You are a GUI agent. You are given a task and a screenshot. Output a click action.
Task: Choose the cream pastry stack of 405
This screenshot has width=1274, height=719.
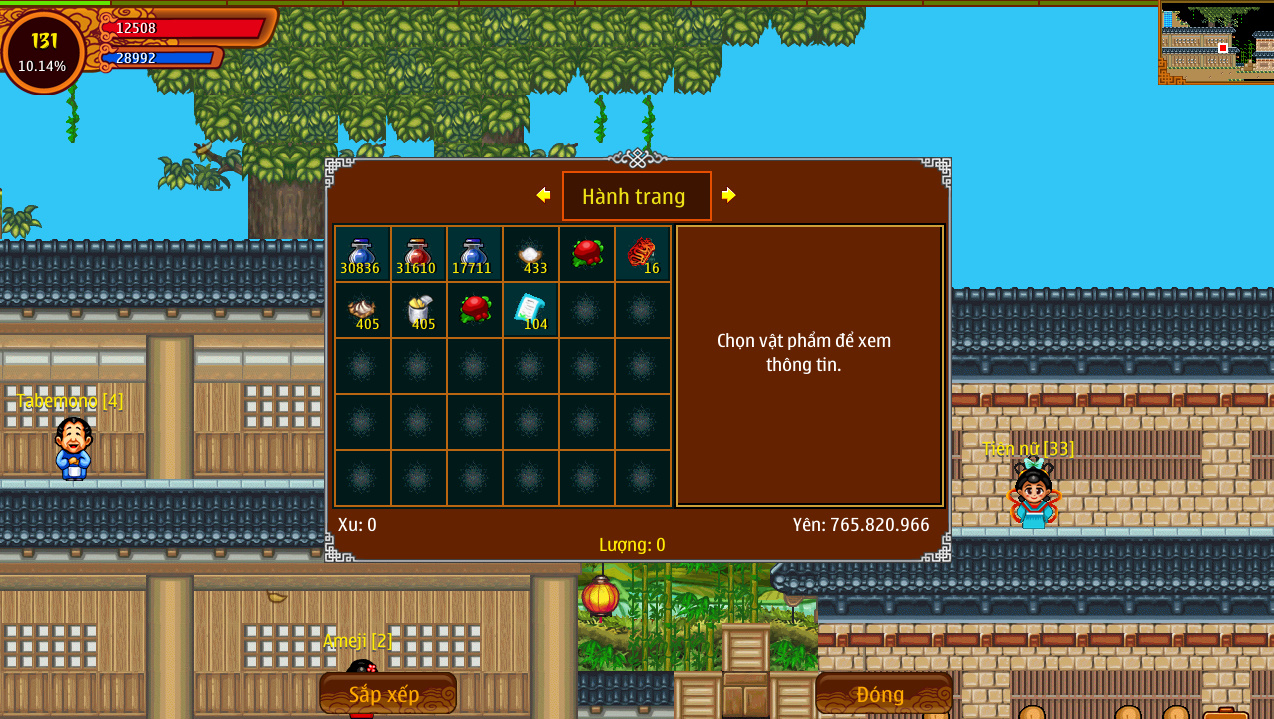tap(362, 310)
